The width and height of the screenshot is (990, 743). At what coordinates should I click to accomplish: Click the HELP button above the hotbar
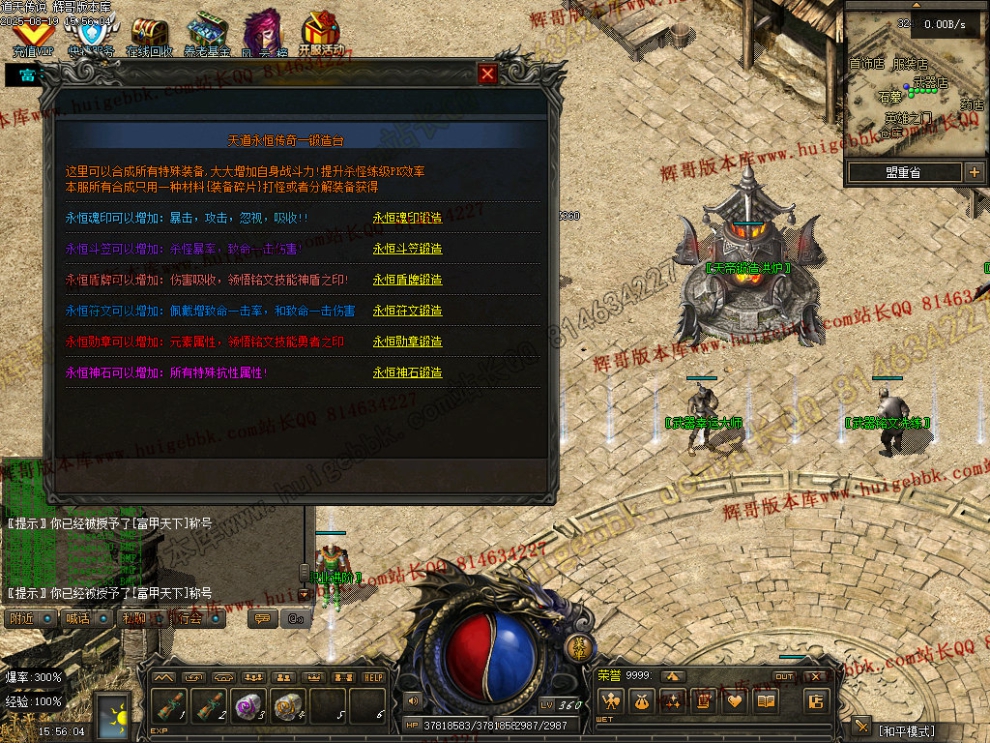[x=373, y=677]
